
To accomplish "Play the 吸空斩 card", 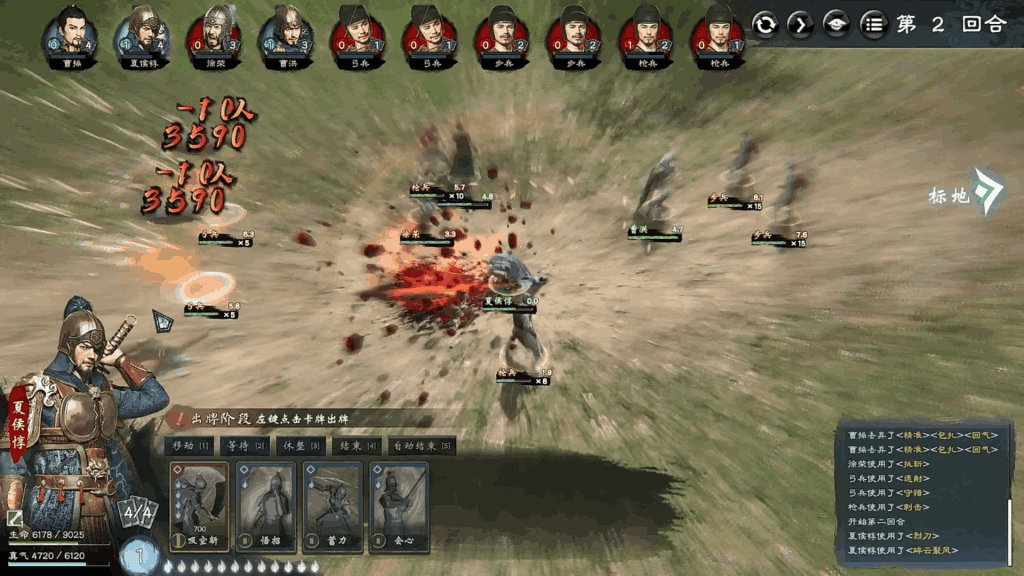I will (x=200, y=508).
